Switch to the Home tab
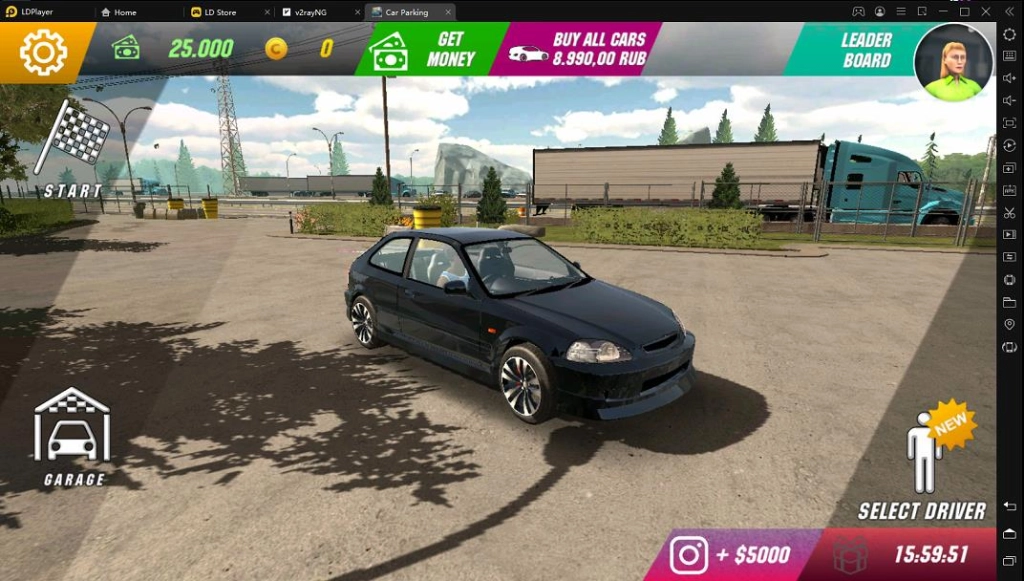The image size is (1024, 581). click(x=124, y=12)
